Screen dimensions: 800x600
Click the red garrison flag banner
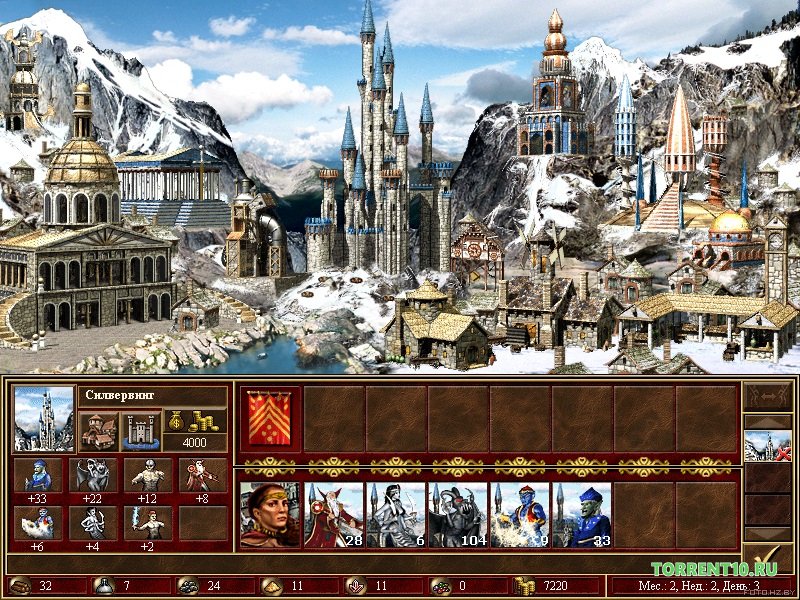click(270, 420)
